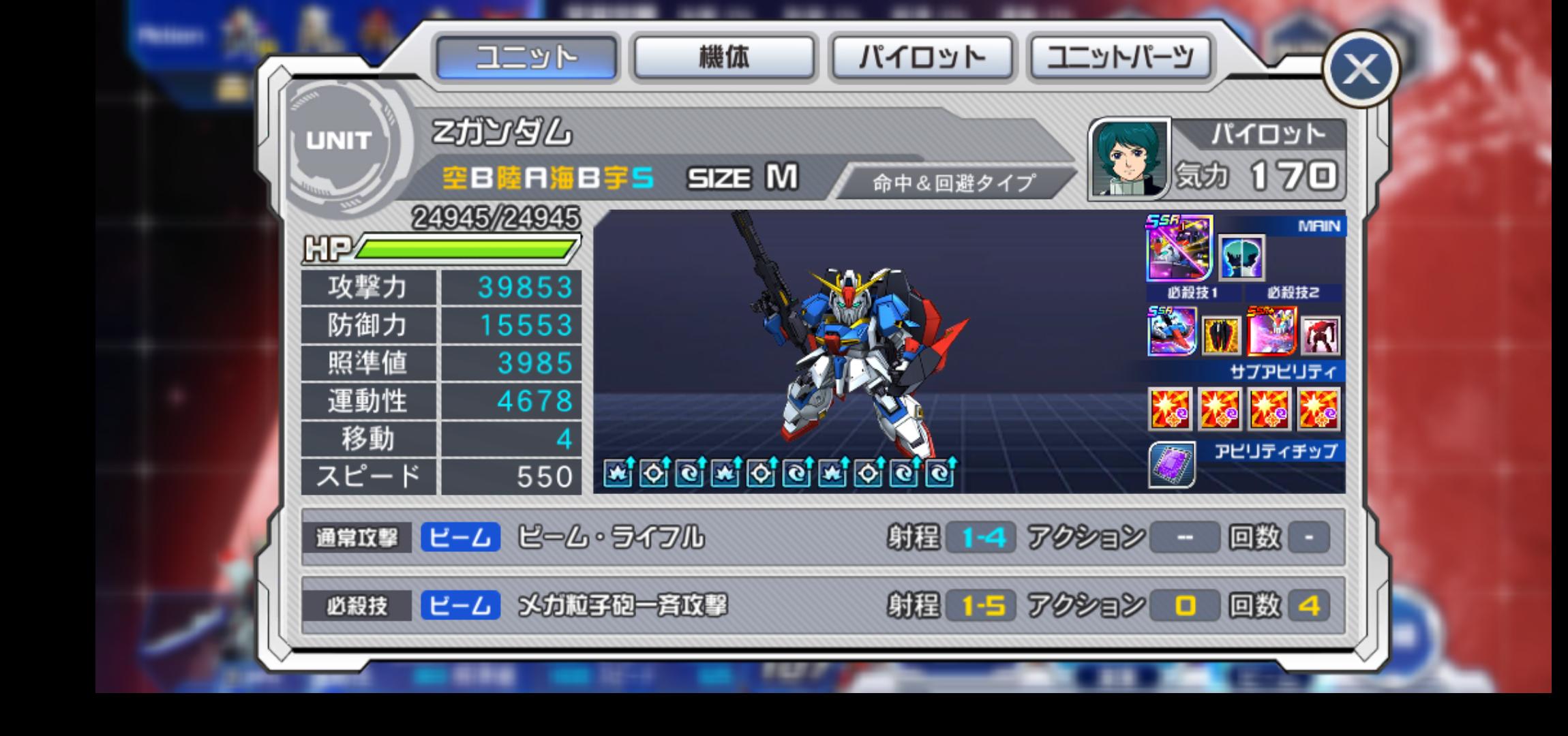The height and width of the screenshot is (736, 1568).
Task: Tap the pilot portrait
Action: pyautogui.click(x=1129, y=160)
